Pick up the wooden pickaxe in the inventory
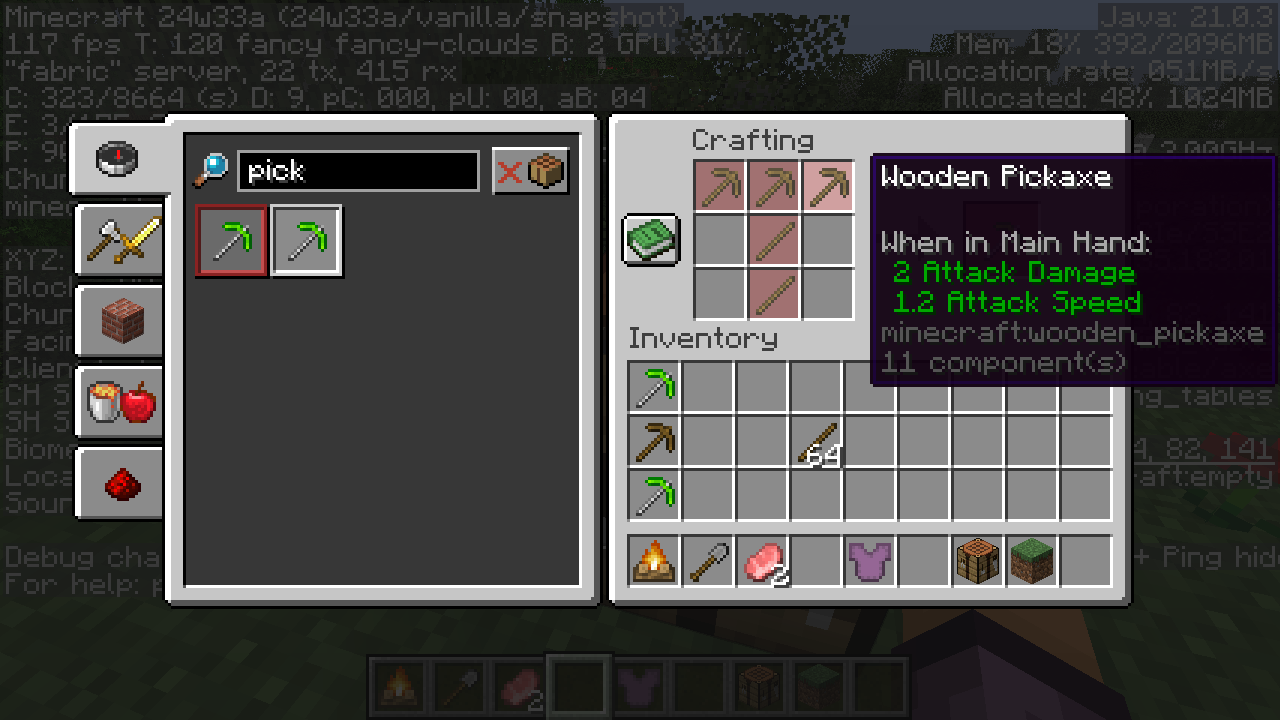This screenshot has width=1280, height=720. click(x=654, y=441)
